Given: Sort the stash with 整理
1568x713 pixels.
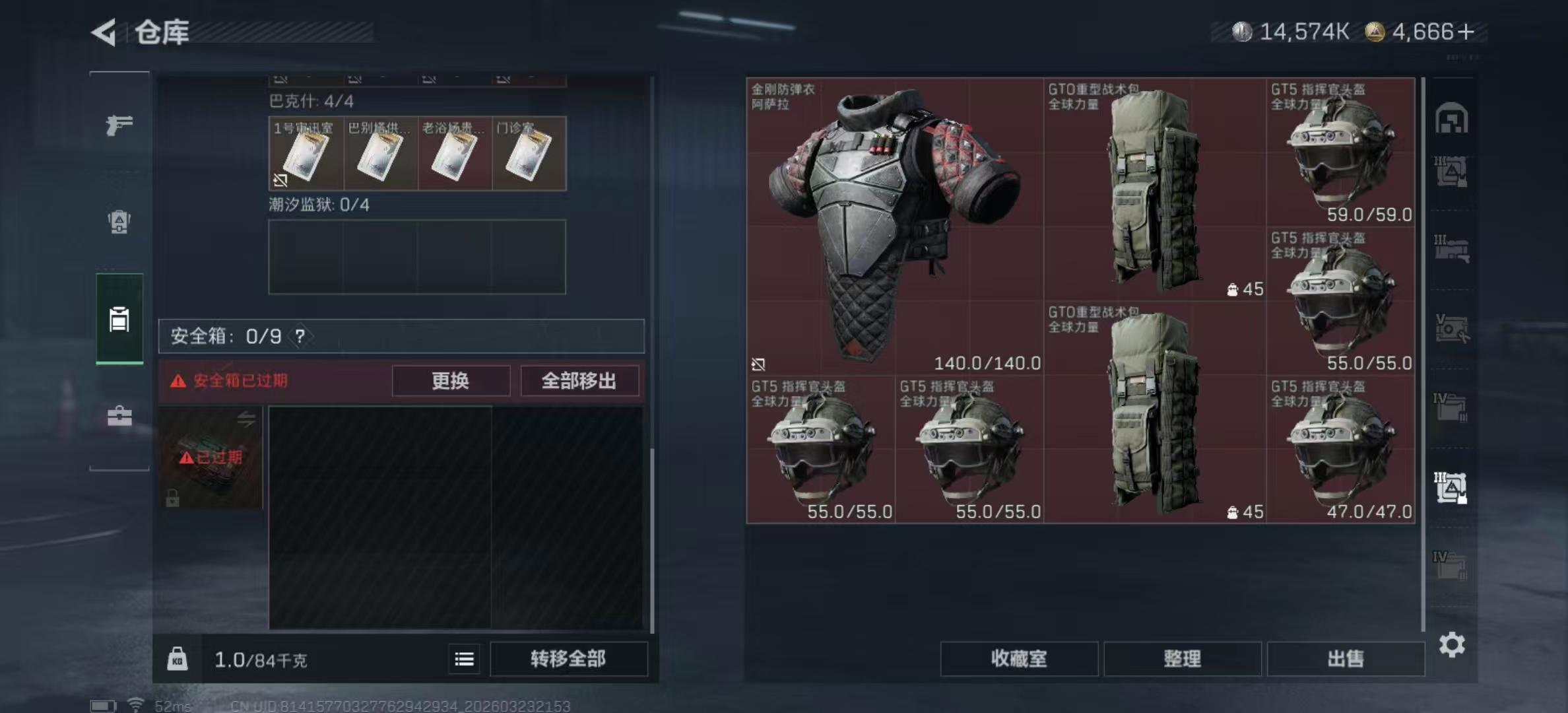Looking at the screenshot, I should (1182, 659).
